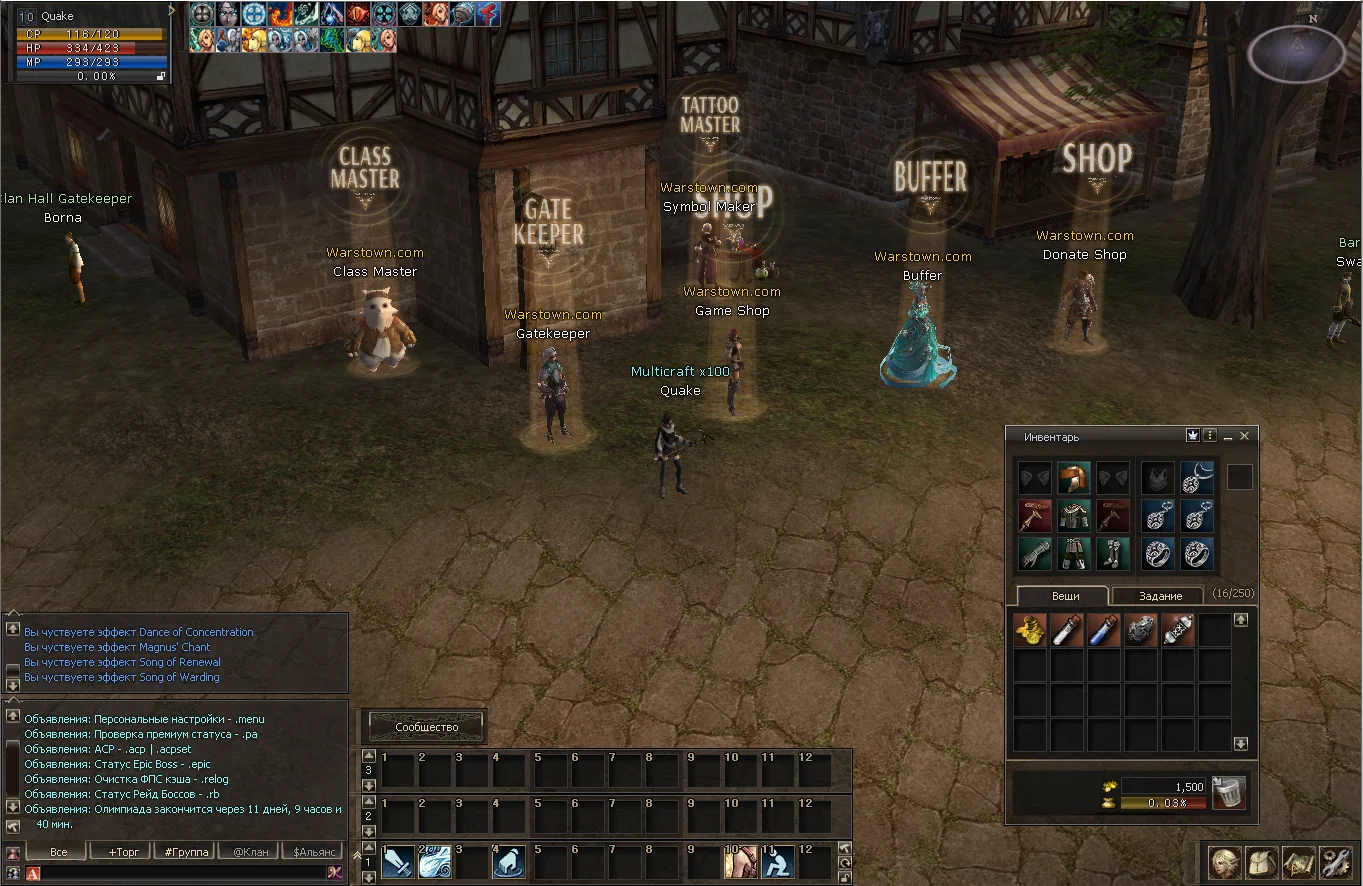This screenshot has width=1363, height=886.
Task: Click the chat text input field
Action: point(180,873)
